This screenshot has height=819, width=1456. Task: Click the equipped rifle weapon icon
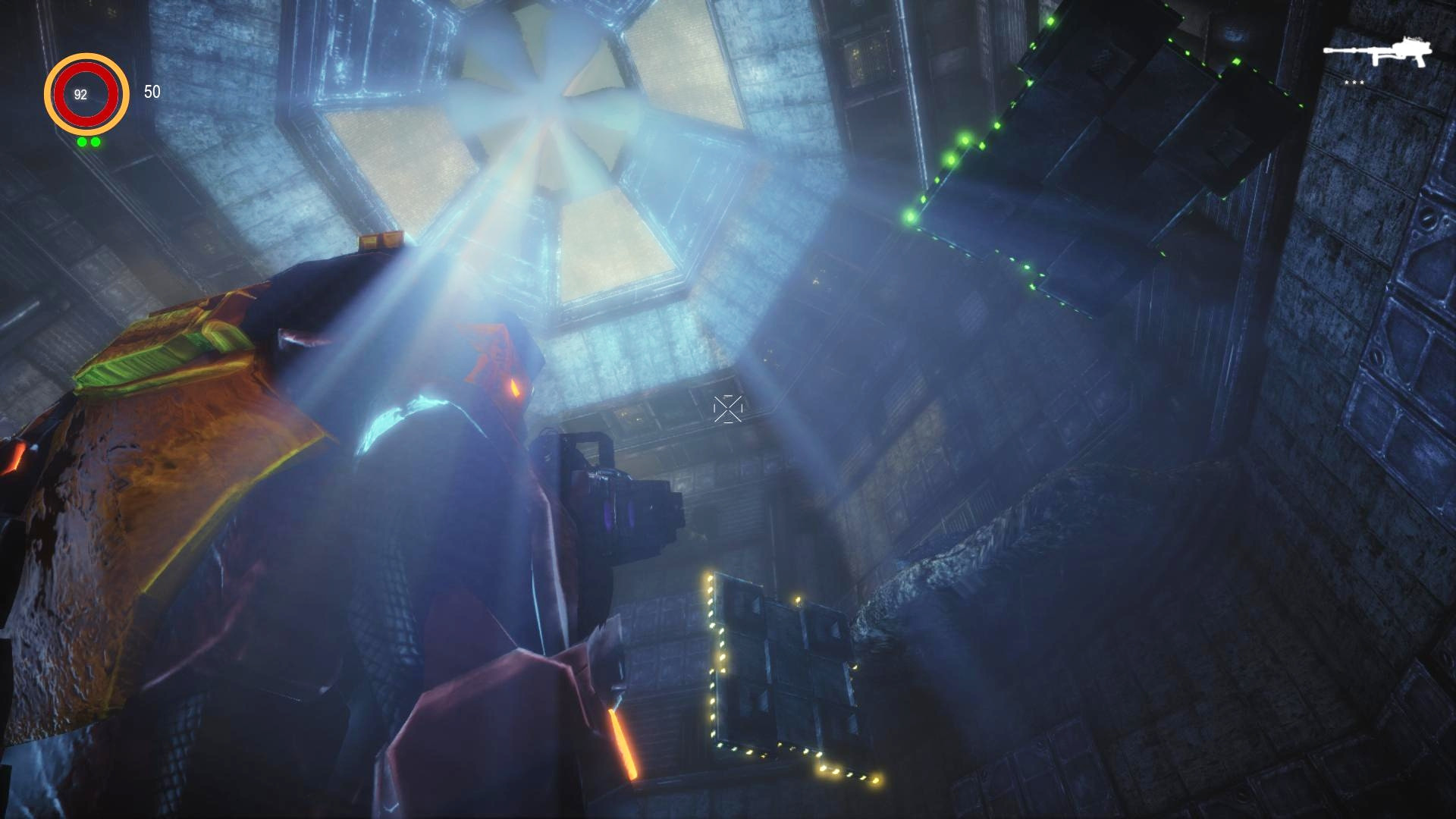click(1377, 52)
